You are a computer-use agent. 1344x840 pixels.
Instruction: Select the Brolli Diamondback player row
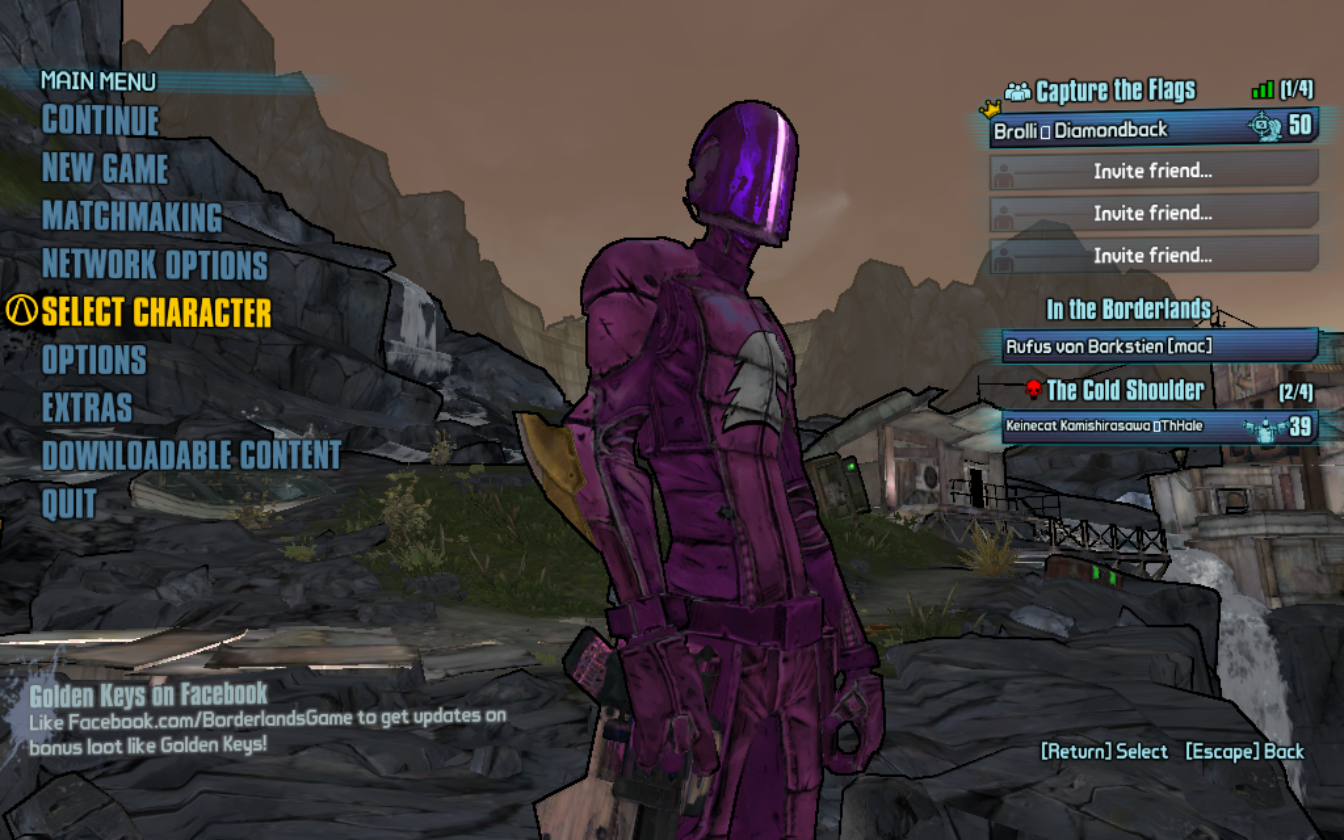[1152, 129]
